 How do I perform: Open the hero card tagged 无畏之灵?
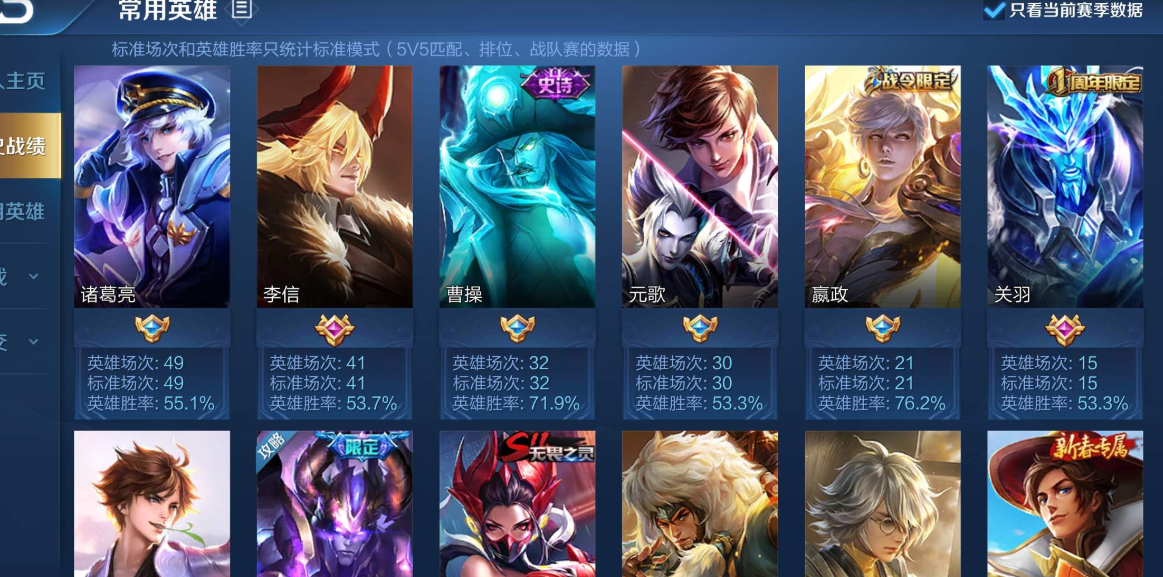(x=517, y=503)
